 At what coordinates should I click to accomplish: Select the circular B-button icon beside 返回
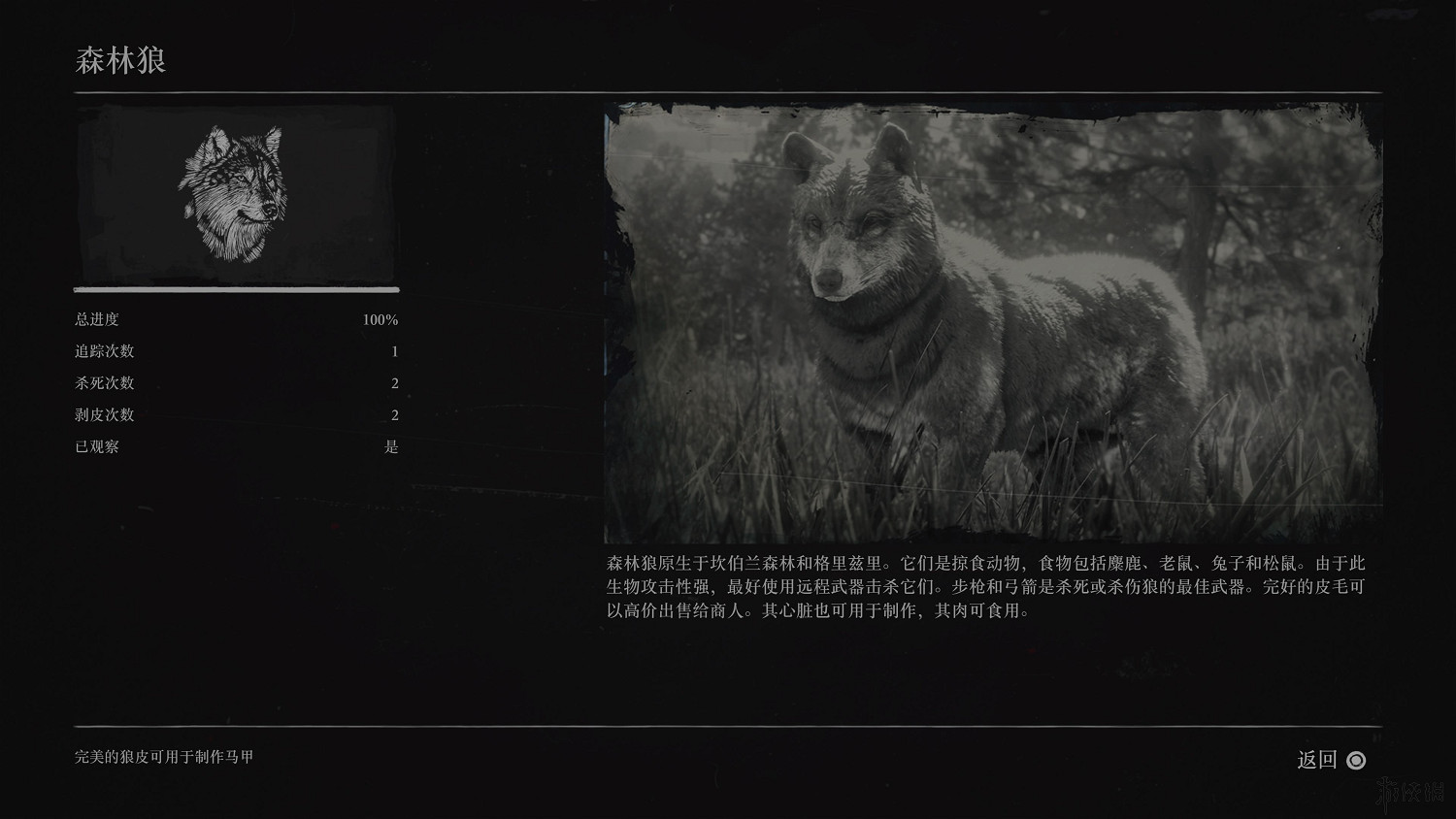1356,762
